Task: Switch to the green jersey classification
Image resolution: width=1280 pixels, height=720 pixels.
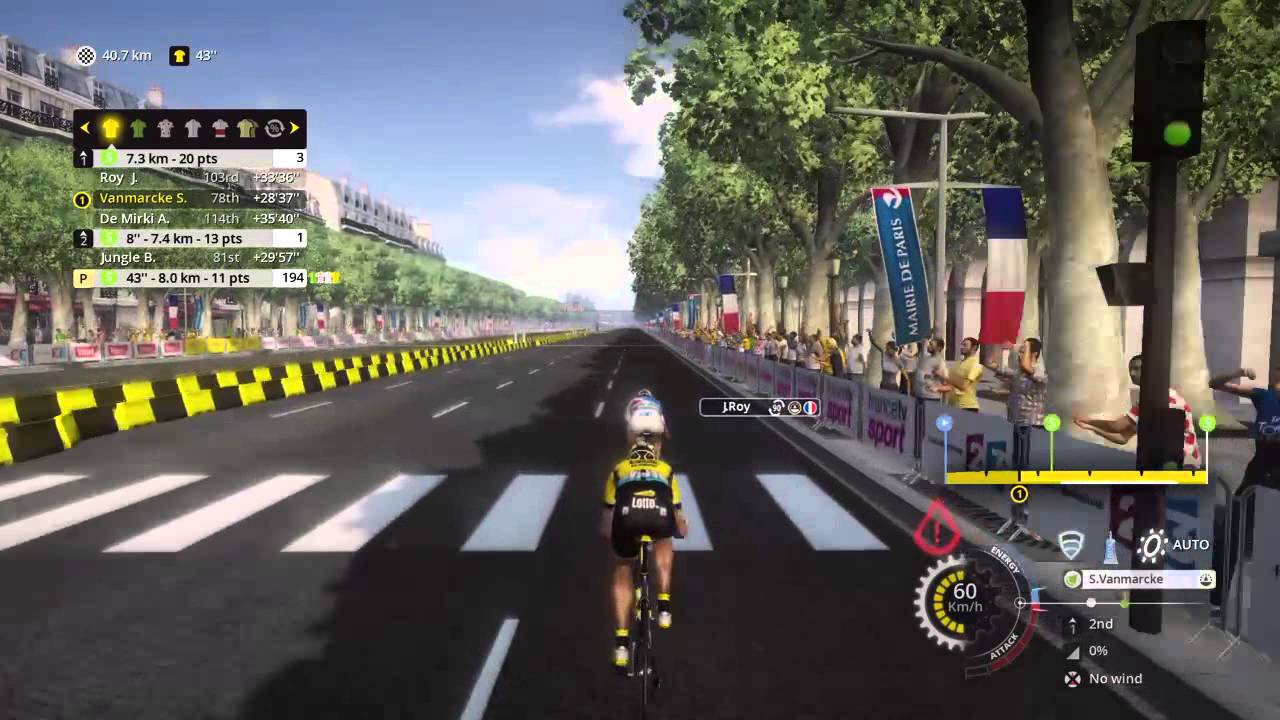Action: (138, 128)
